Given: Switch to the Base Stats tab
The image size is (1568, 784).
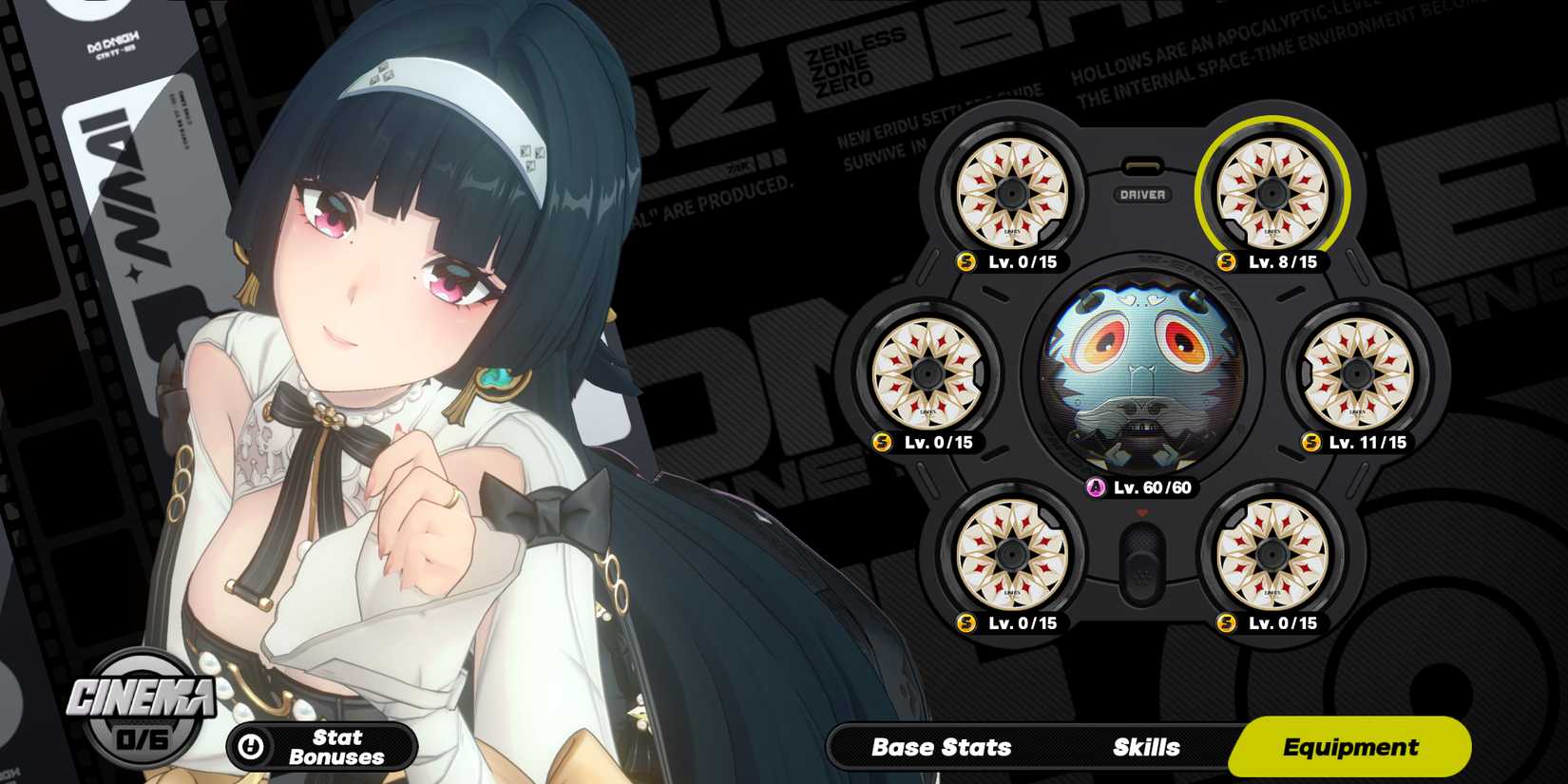Looking at the screenshot, I should click(x=941, y=748).
